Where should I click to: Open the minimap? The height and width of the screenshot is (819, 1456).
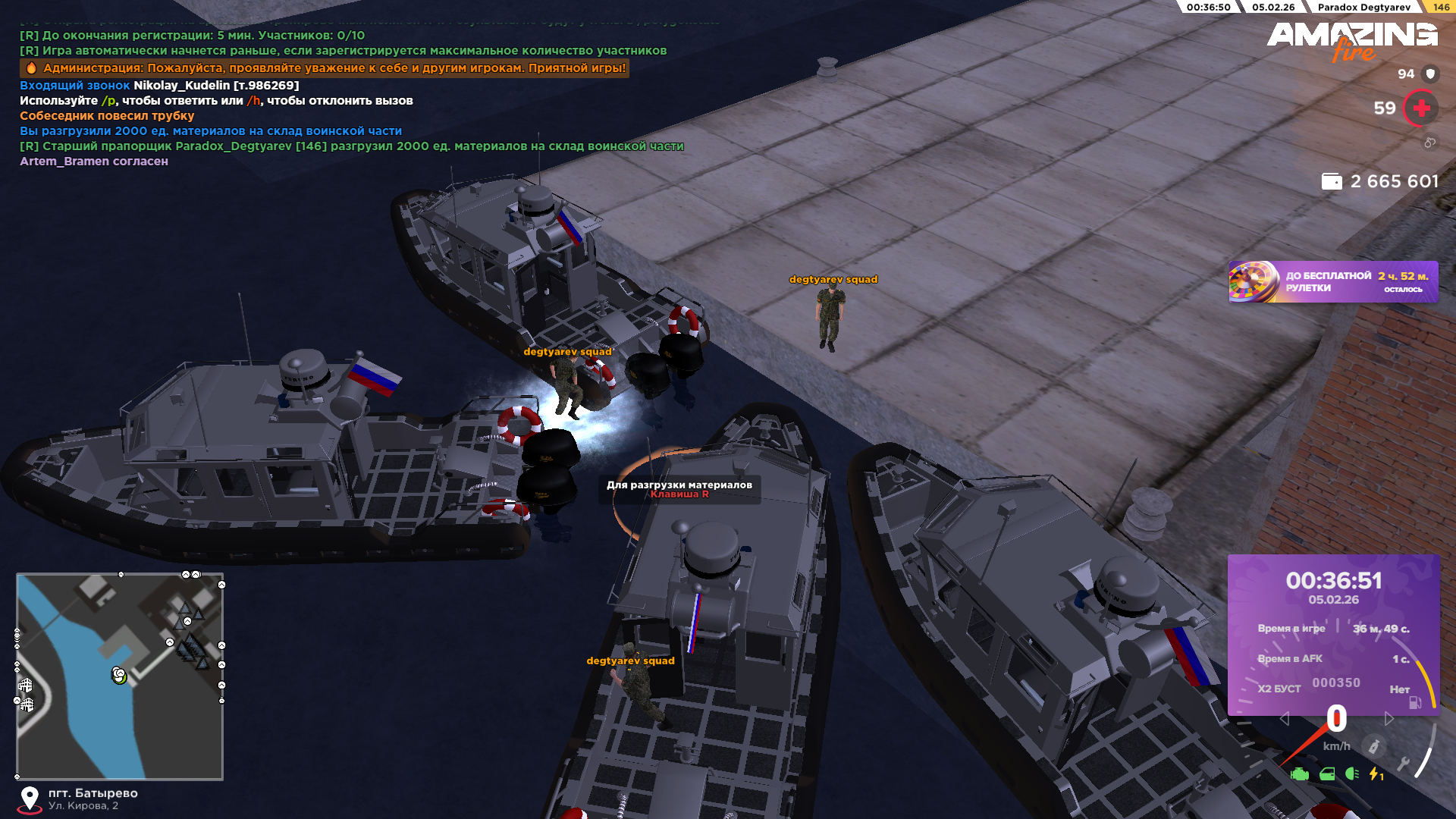pyautogui.click(x=120, y=676)
